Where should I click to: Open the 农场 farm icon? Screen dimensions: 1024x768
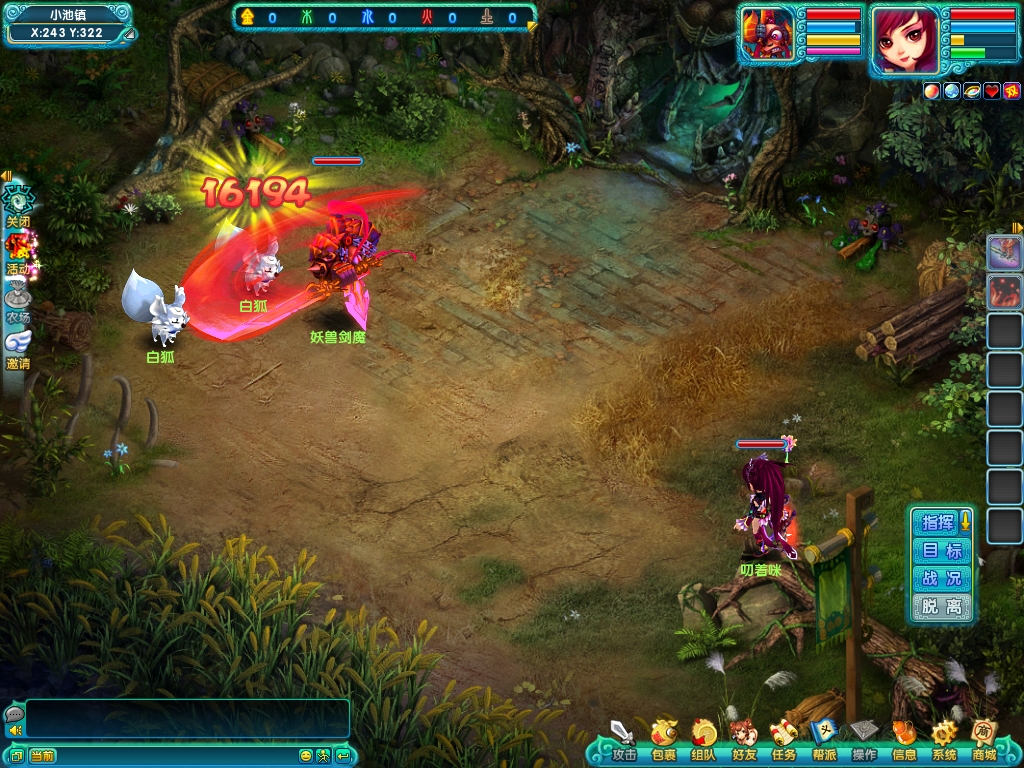tap(18, 299)
